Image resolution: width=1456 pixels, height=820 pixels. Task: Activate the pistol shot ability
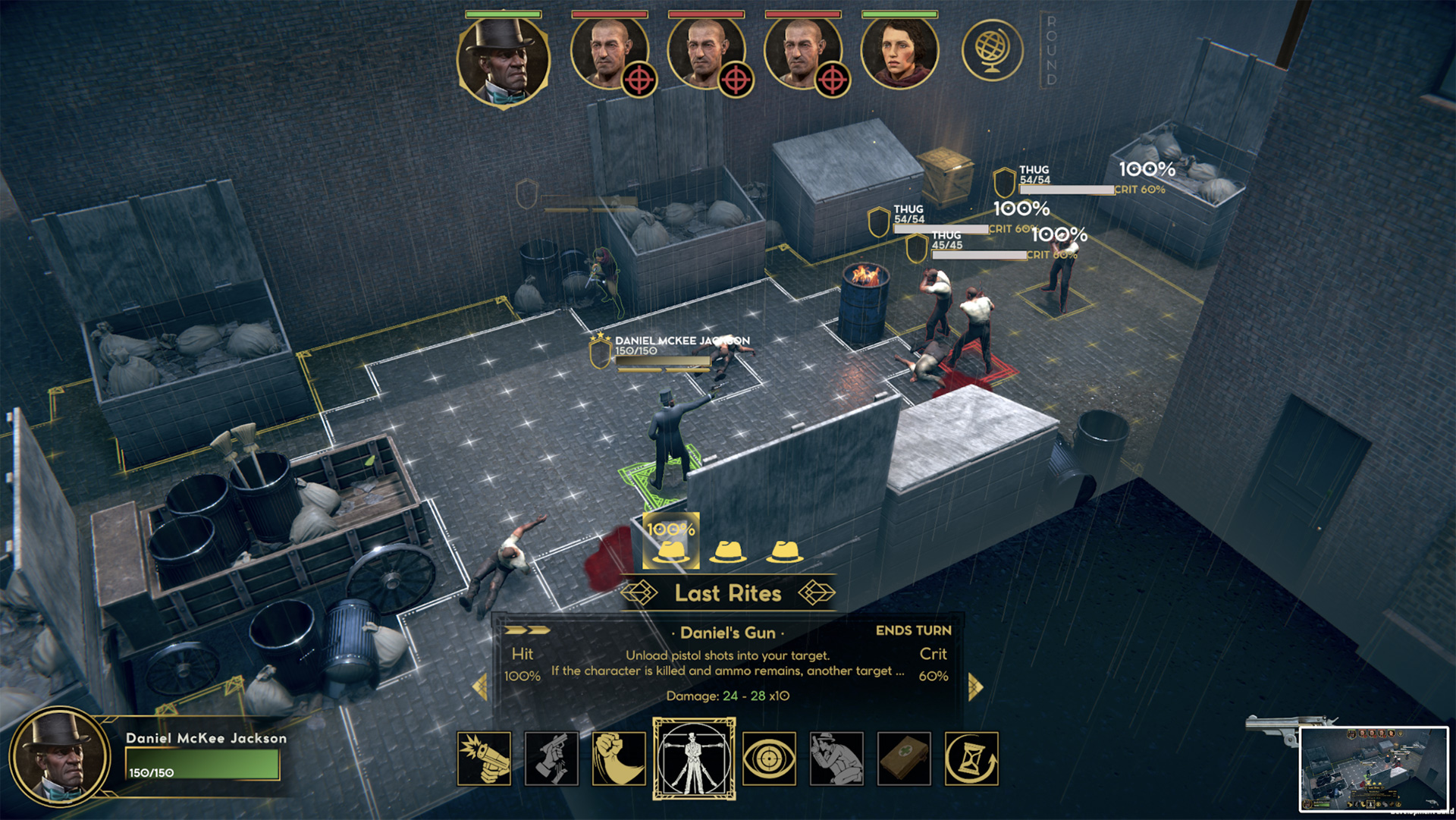pyautogui.click(x=484, y=758)
